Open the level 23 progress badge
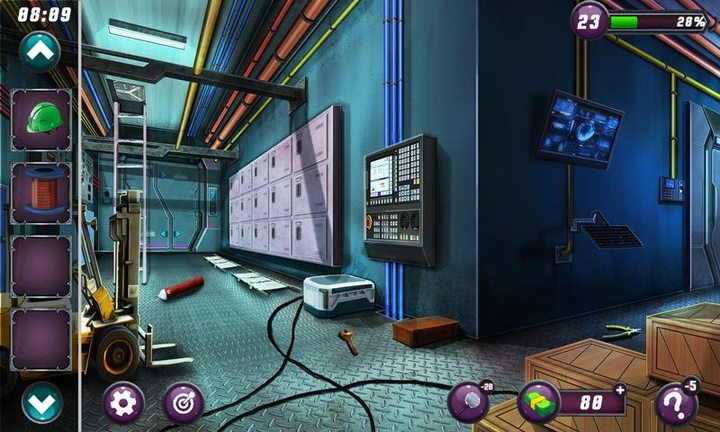 590,20
